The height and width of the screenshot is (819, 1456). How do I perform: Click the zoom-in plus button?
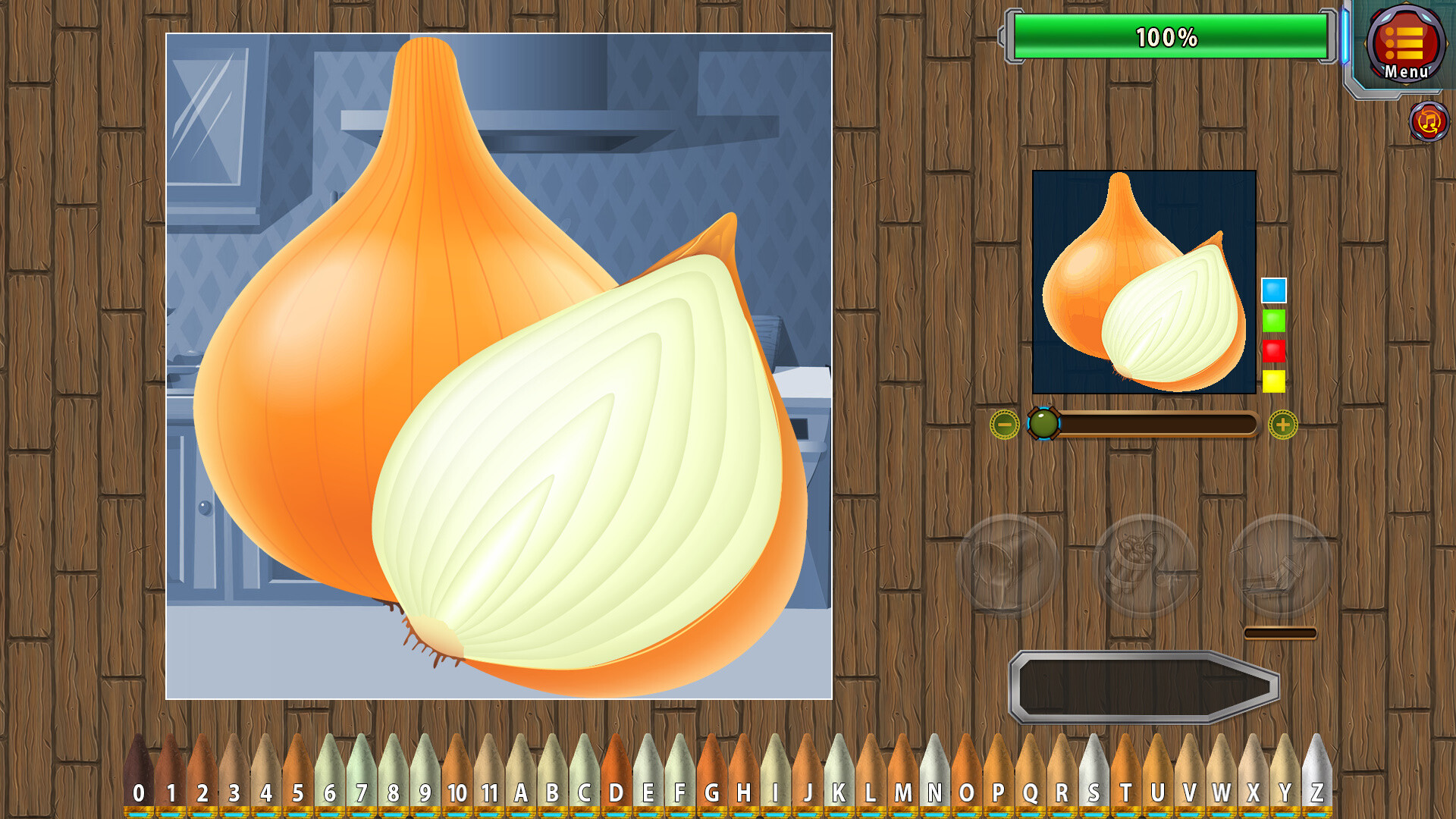click(1281, 425)
